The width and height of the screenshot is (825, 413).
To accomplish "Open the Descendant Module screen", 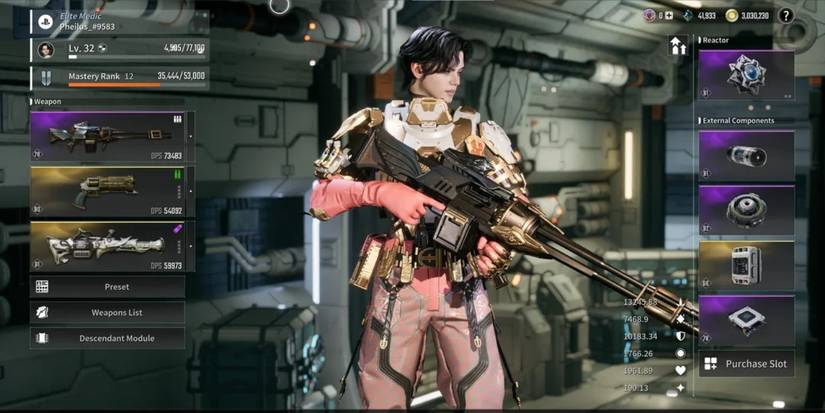I will click(108, 338).
